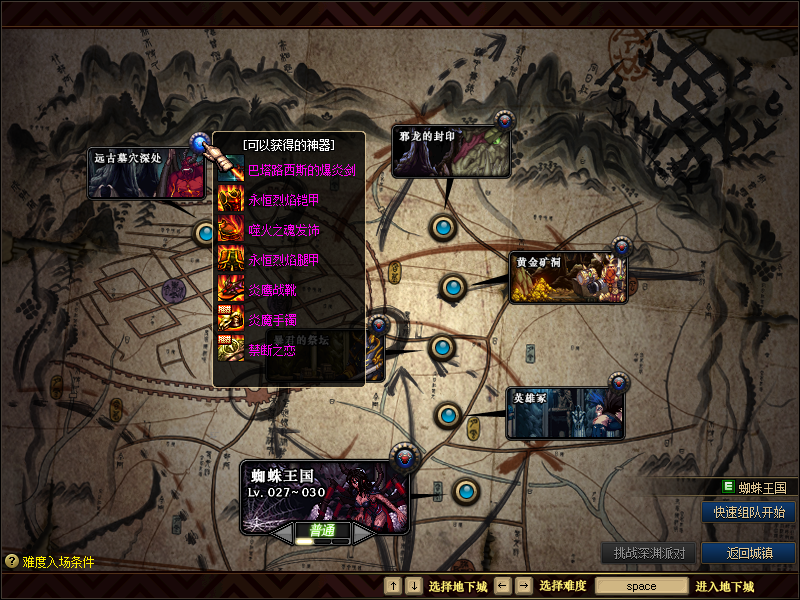Click the blue map node under 远古墓穴深处

206,233
